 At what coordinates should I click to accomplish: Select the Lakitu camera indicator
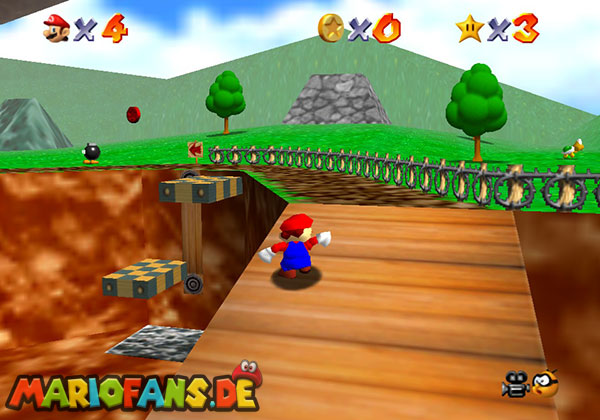point(544,384)
